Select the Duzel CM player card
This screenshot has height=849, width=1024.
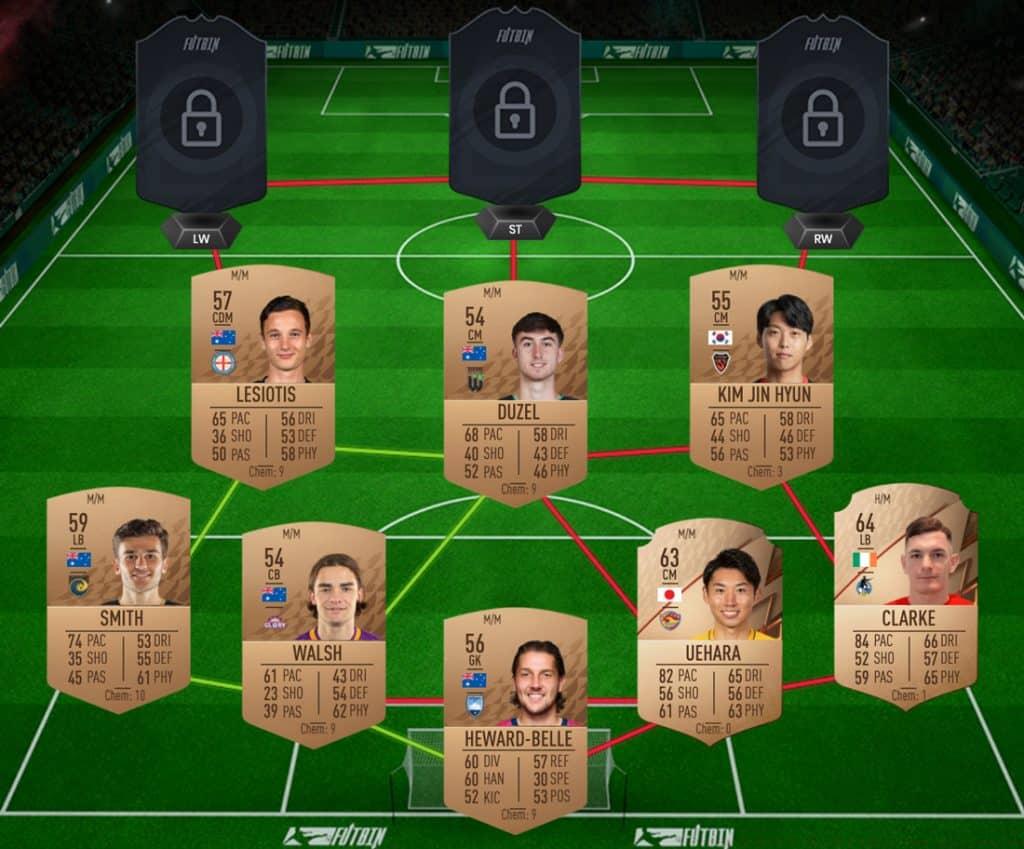tap(515, 393)
